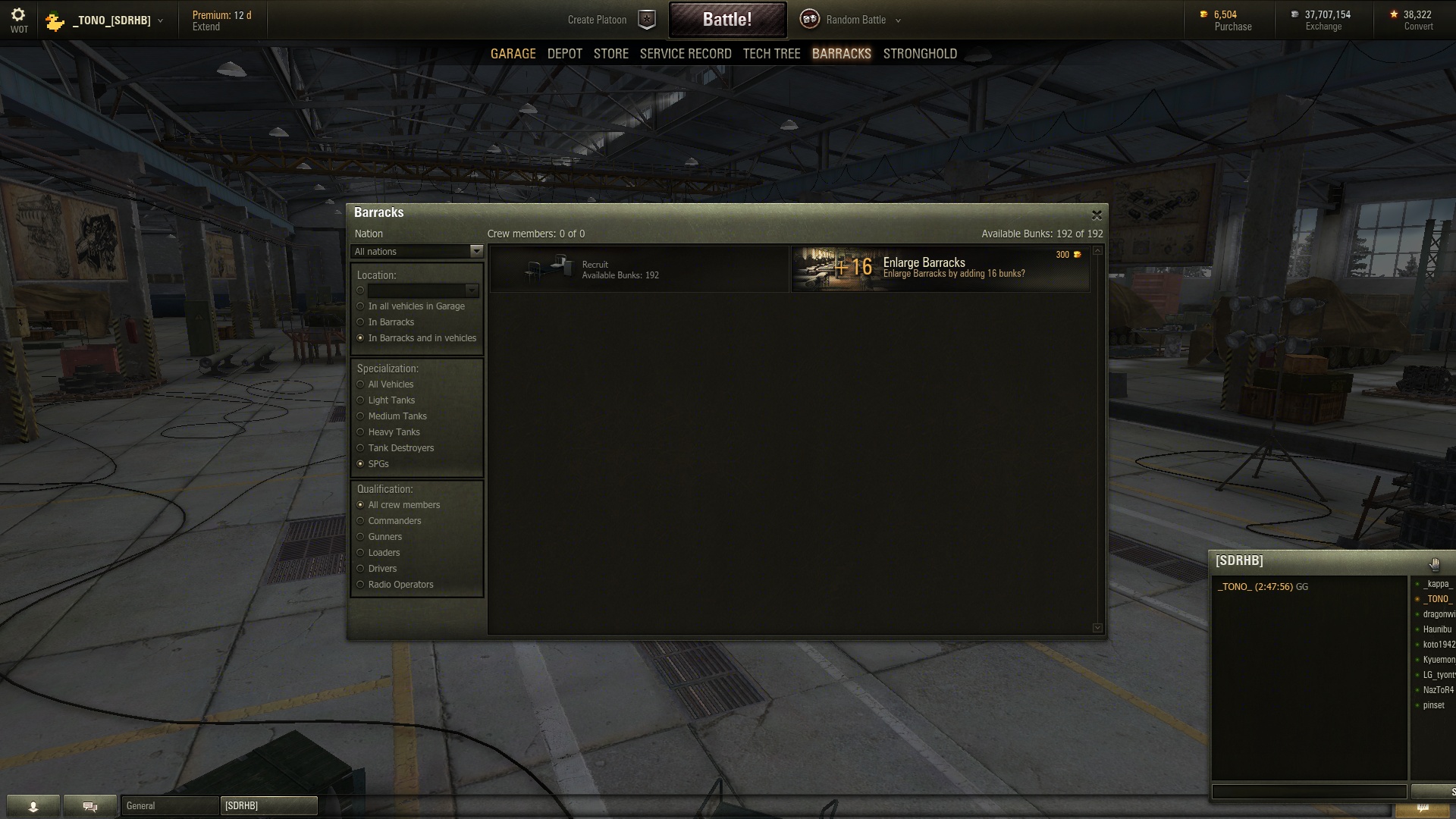Switch to the General chat channel
The height and width of the screenshot is (819, 1456).
[169, 806]
